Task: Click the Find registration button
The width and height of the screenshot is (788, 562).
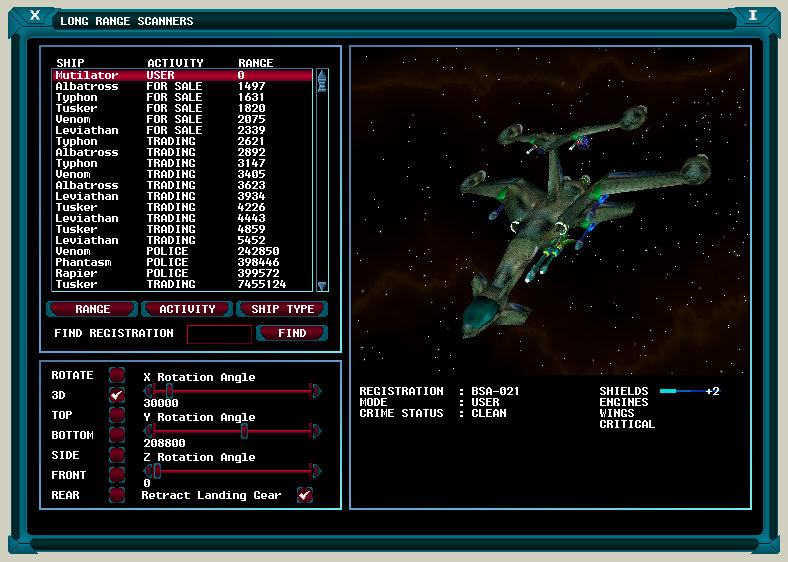Action: point(292,333)
